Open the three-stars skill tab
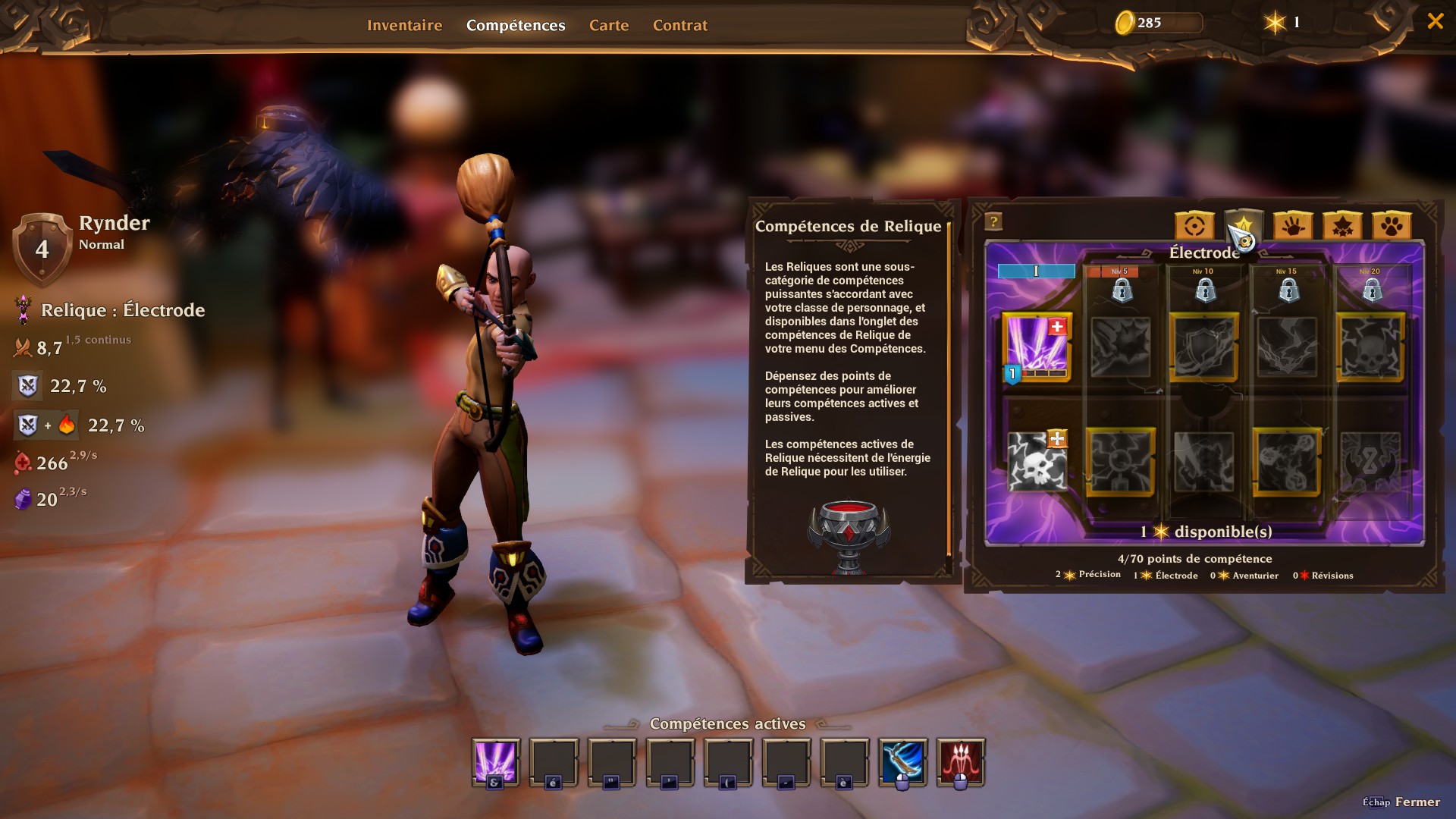 (x=1342, y=226)
